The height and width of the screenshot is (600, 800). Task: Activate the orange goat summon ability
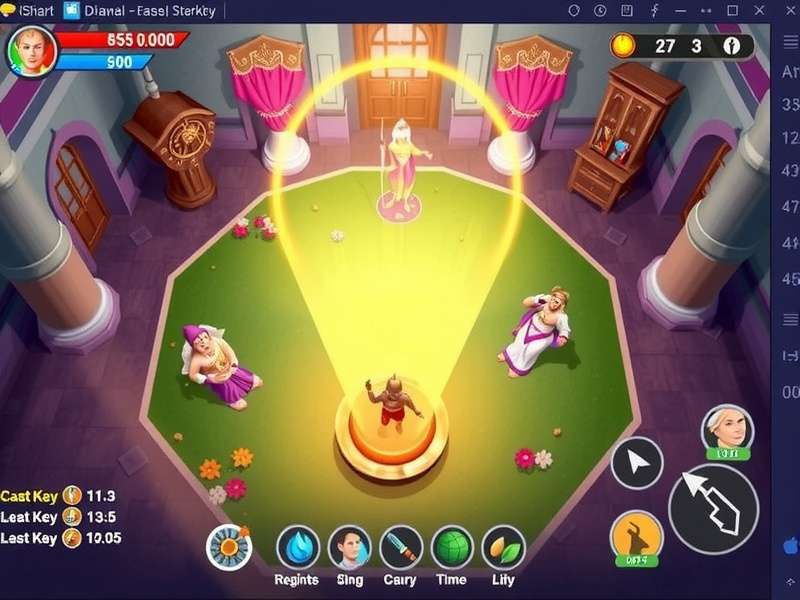pos(636,535)
